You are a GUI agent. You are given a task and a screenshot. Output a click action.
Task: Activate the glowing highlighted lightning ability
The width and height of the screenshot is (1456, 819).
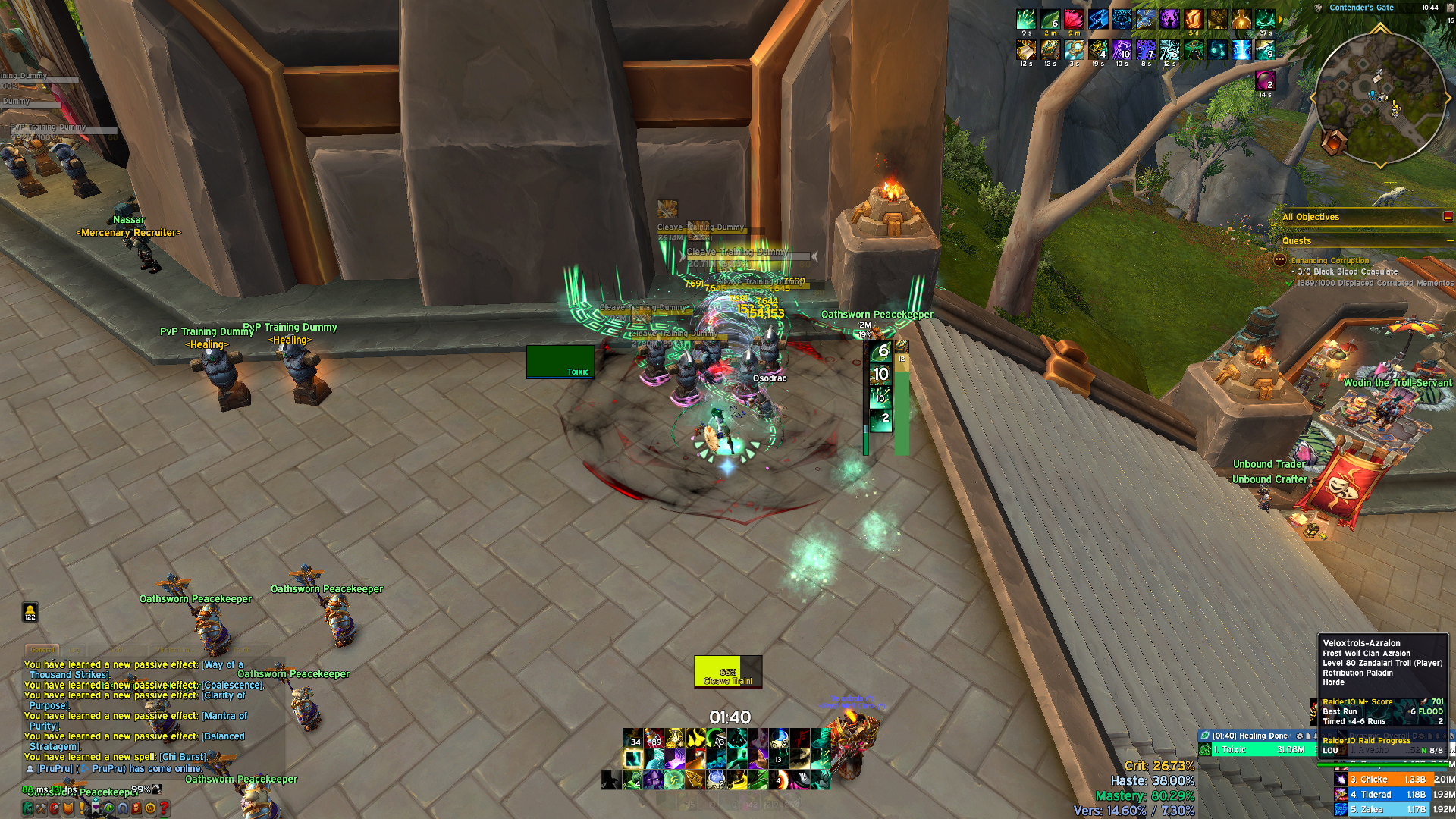(x=632, y=758)
